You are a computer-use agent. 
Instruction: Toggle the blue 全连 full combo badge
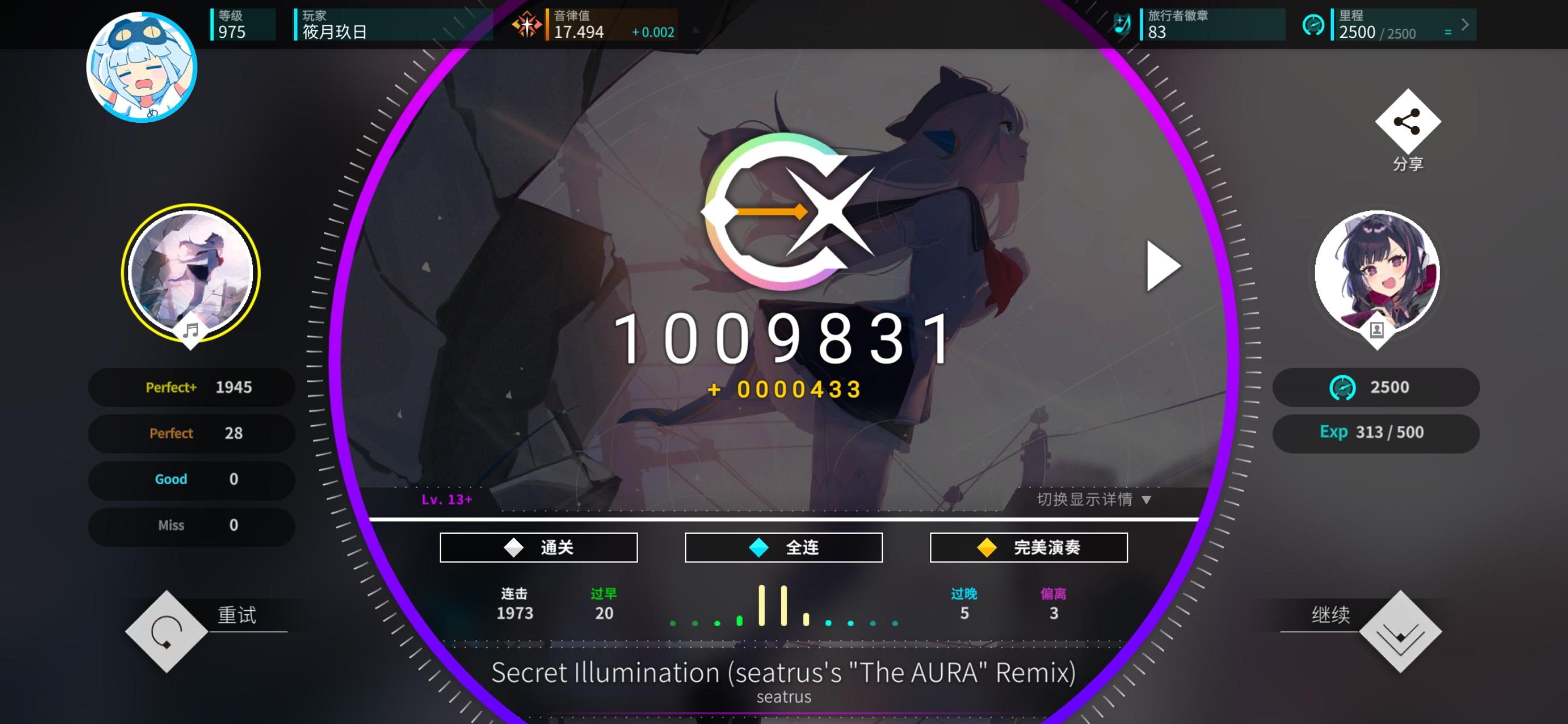coord(784,548)
